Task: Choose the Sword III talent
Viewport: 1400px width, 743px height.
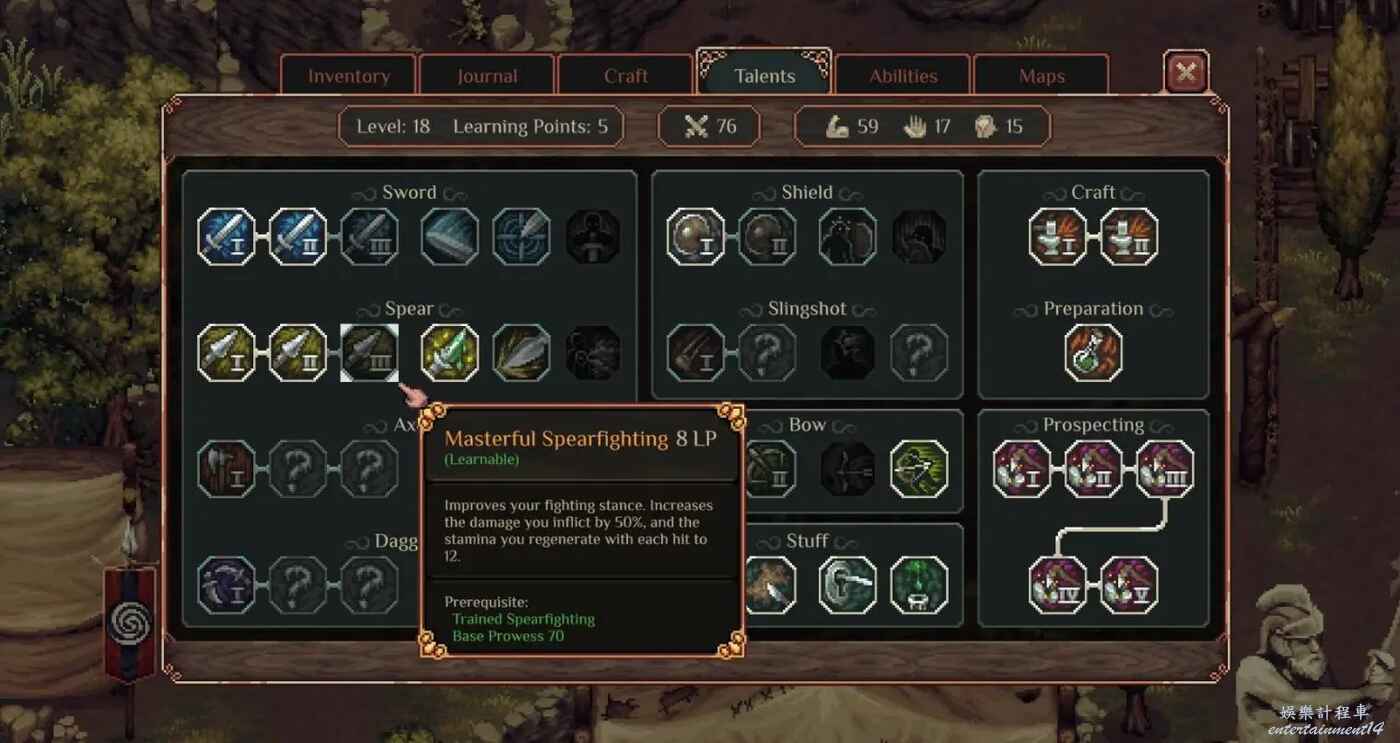Action: tap(370, 237)
